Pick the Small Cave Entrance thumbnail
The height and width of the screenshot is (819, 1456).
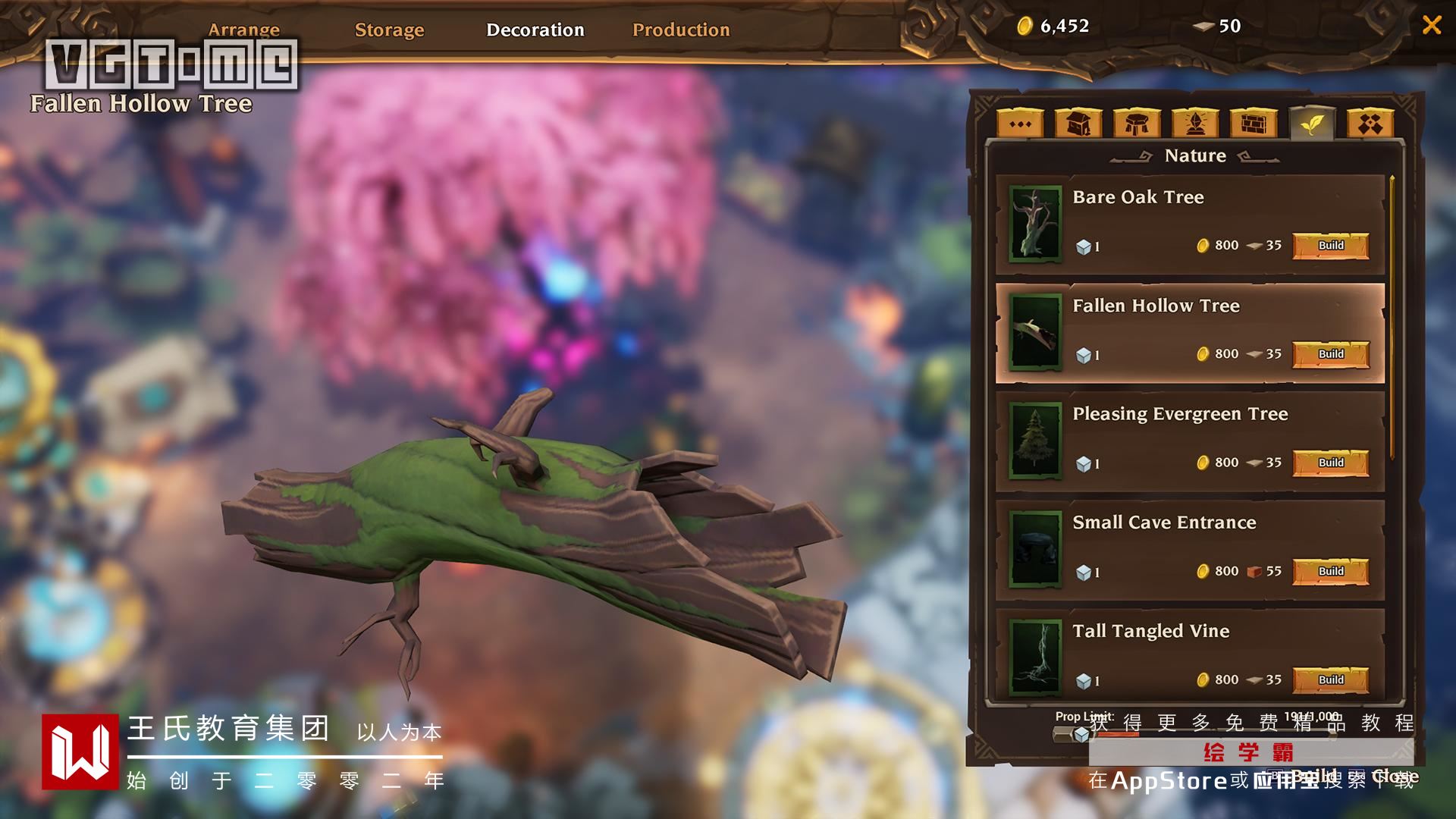[1035, 549]
